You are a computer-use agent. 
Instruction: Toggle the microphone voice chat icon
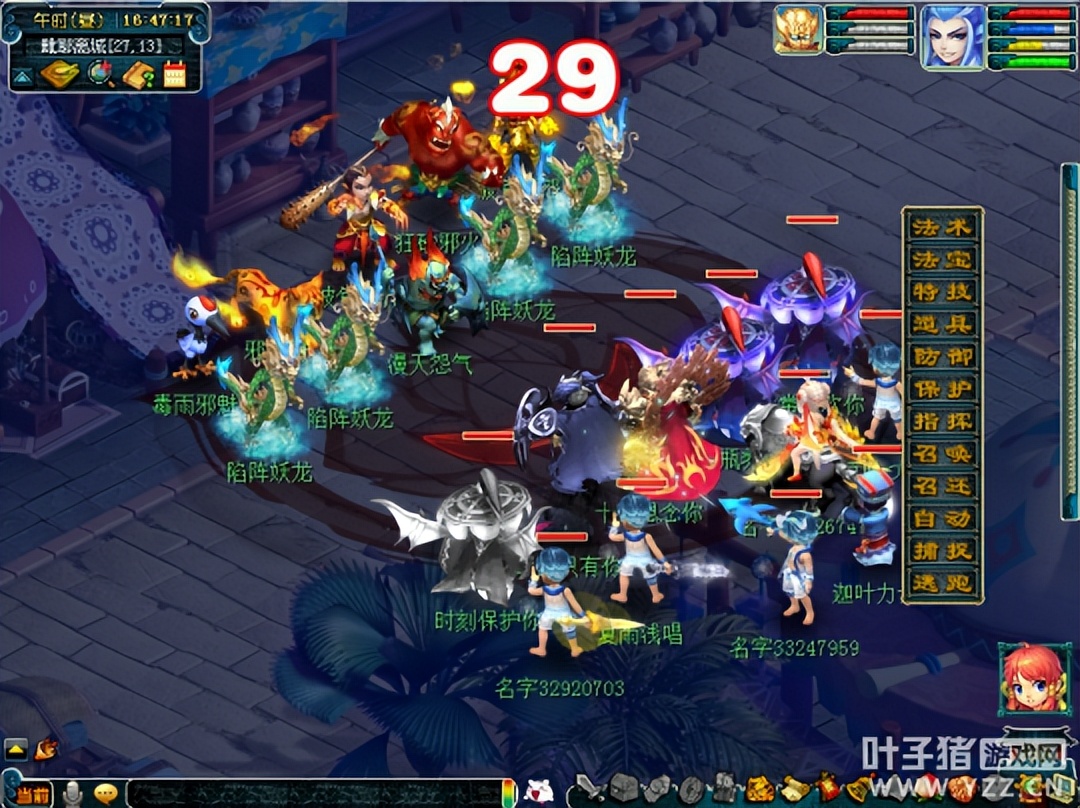(73, 794)
